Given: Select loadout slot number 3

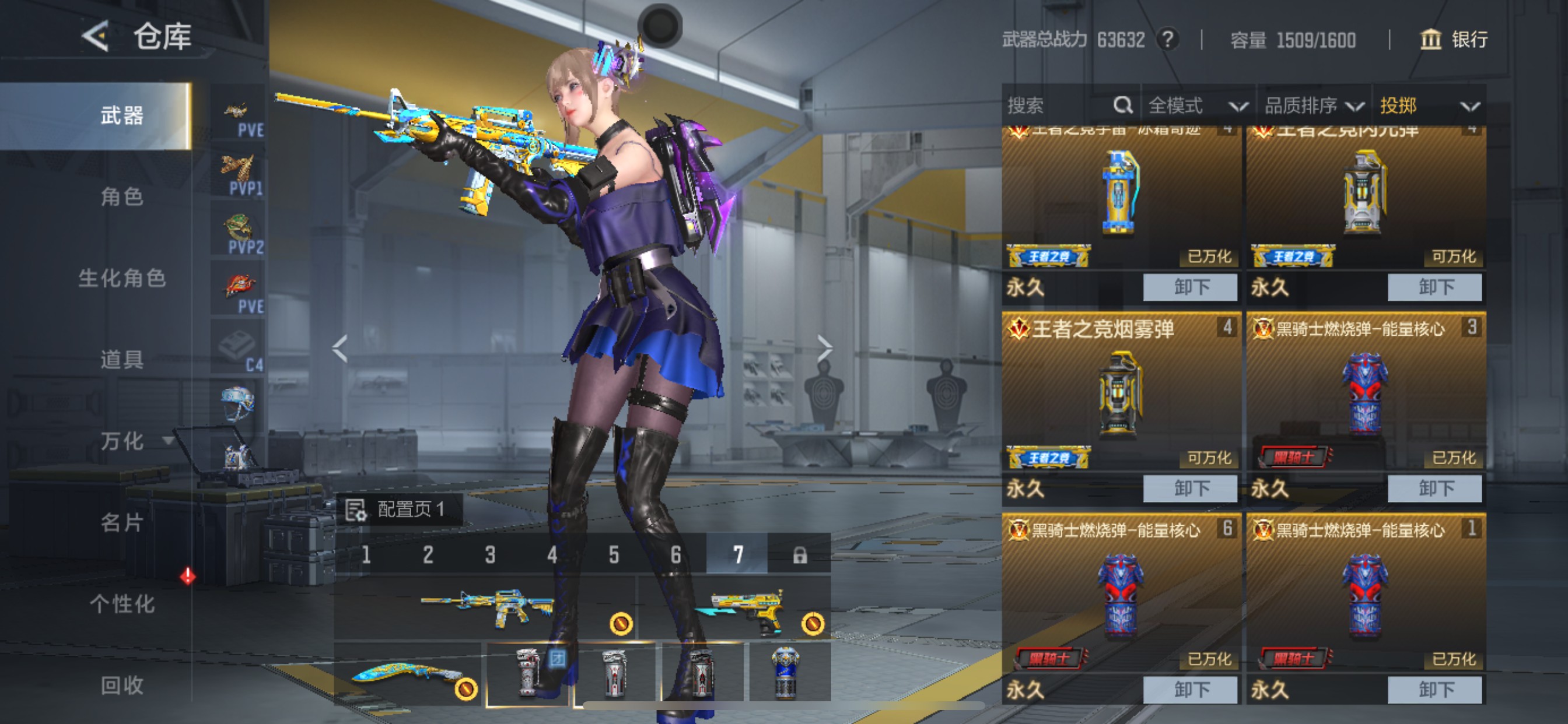Looking at the screenshot, I should click(490, 554).
